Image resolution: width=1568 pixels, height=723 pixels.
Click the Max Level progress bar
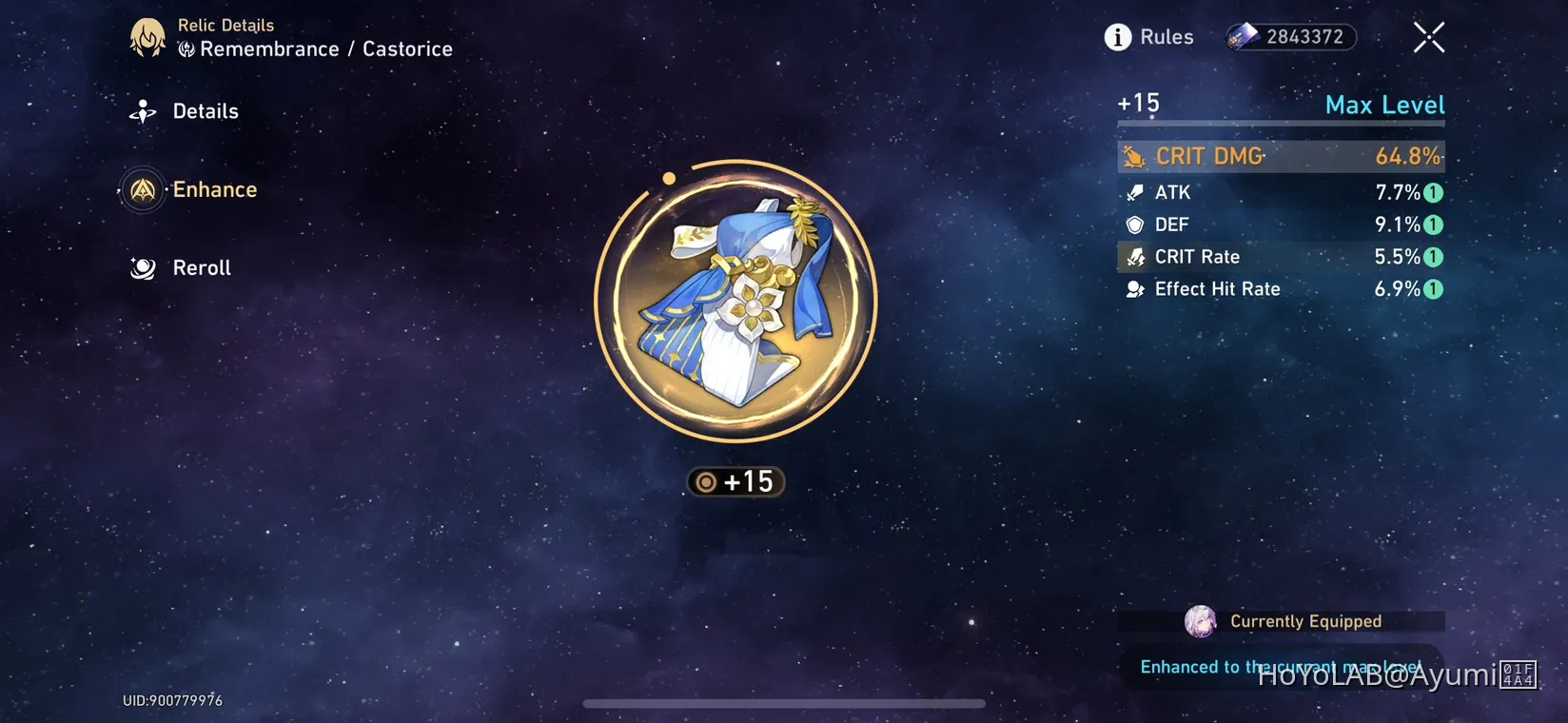pos(1280,124)
